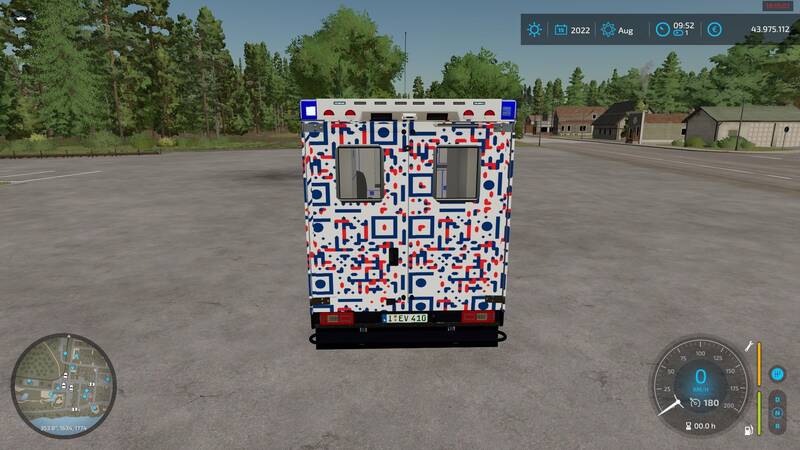Click the blue gear shift indicator icon
The height and width of the screenshot is (450, 800).
[777, 374]
